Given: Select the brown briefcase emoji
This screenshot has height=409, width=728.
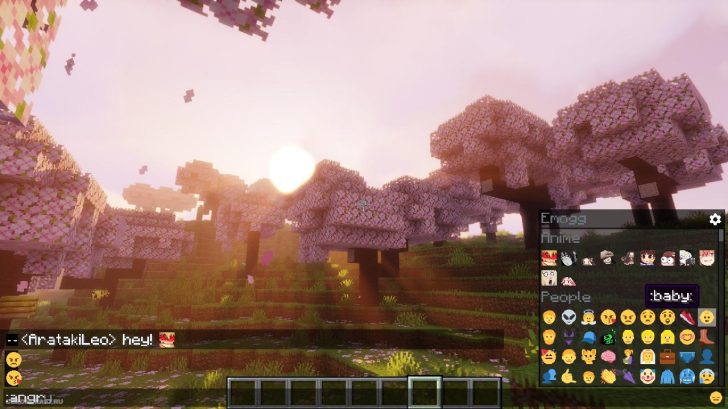Looking at the screenshot, I should click(x=667, y=356).
